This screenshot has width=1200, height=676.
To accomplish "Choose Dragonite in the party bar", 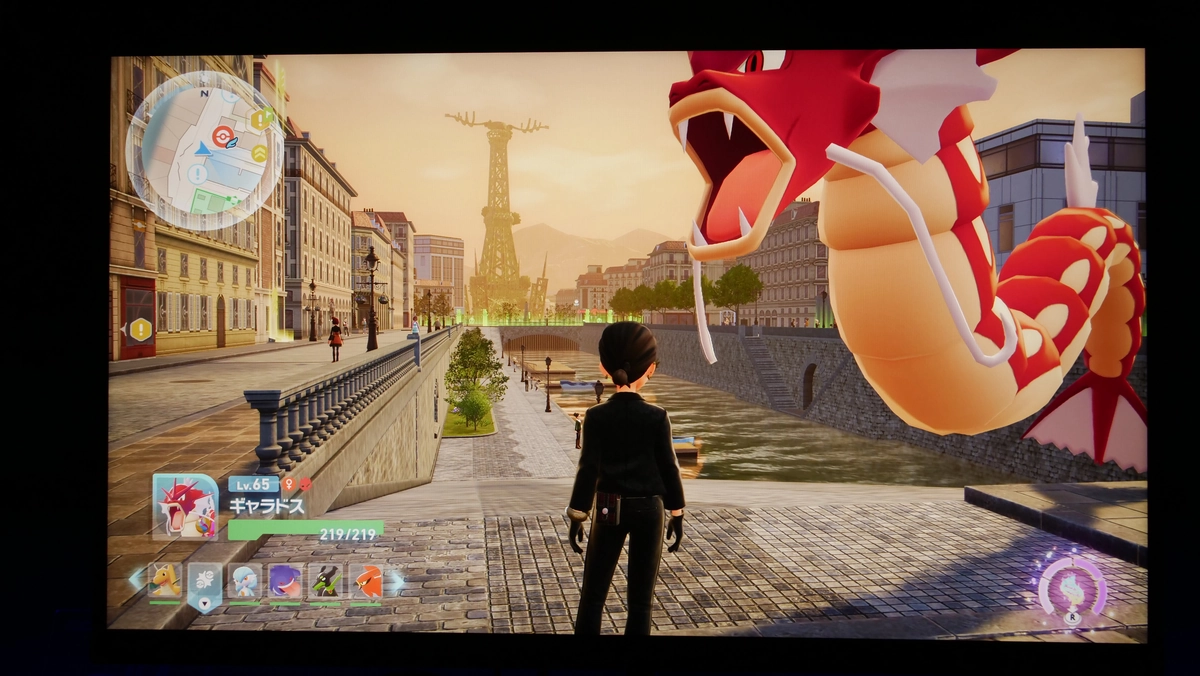I will click(165, 580).
